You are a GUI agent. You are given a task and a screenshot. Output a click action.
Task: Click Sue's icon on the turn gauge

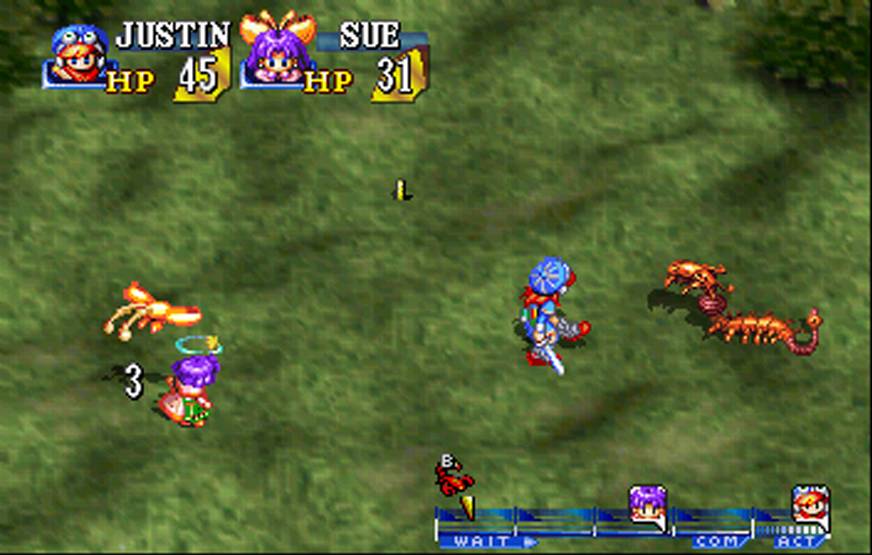click(x=646, y=505)
